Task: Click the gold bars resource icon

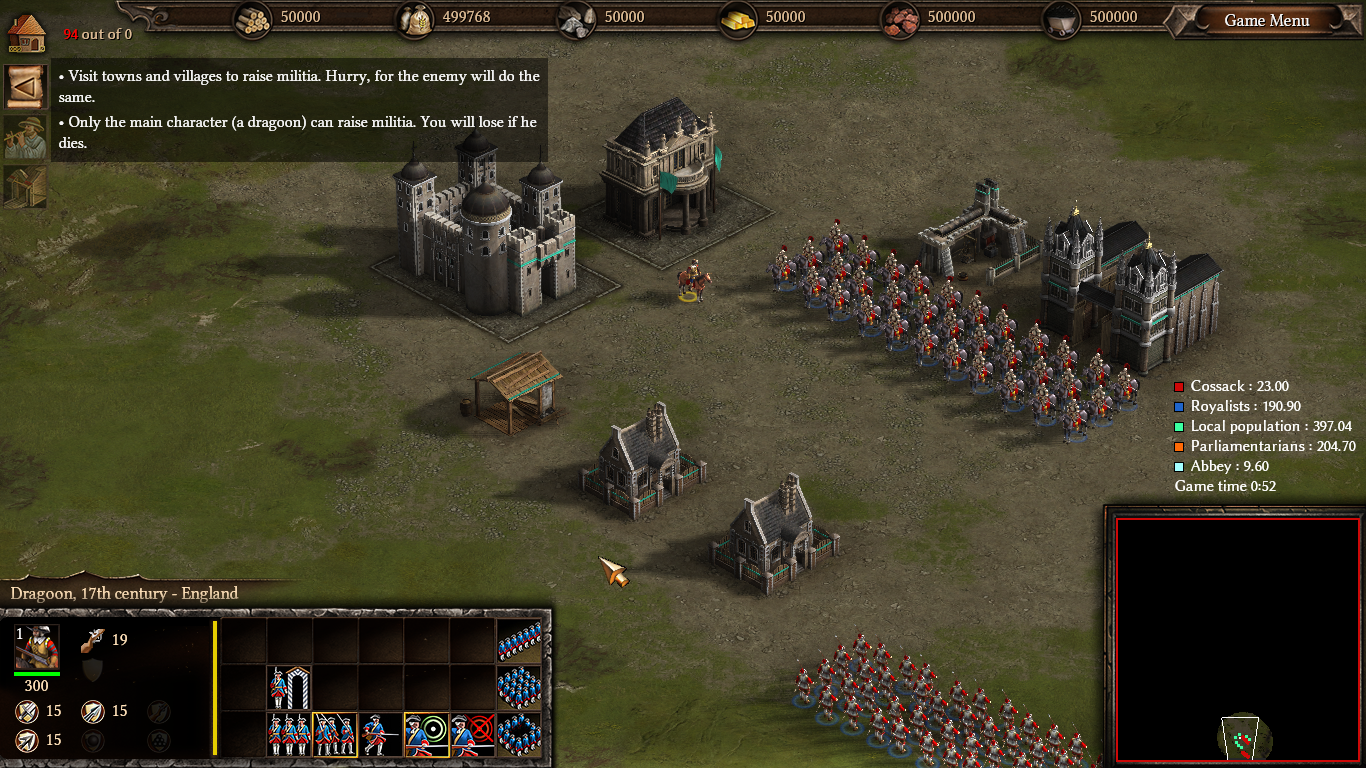Action: coord(739,19)
